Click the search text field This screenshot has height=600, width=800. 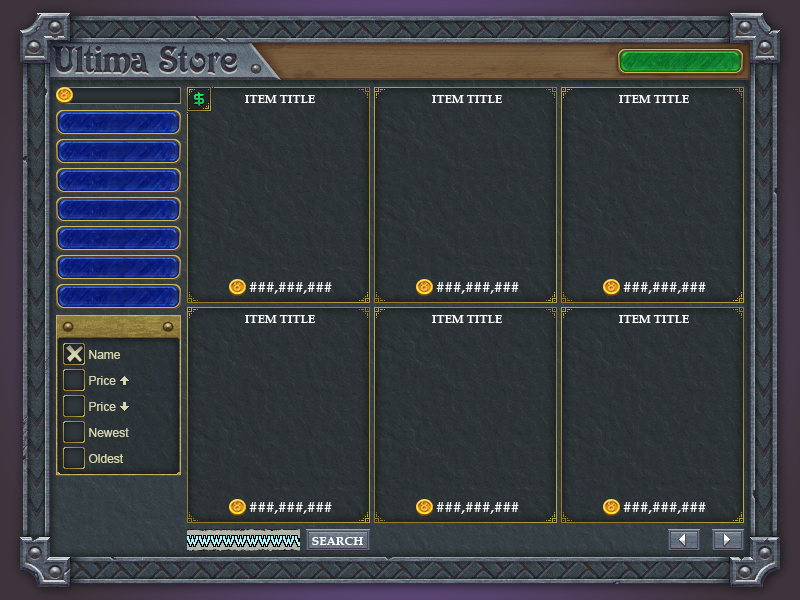pyautogui.click(x=243, y=541)
